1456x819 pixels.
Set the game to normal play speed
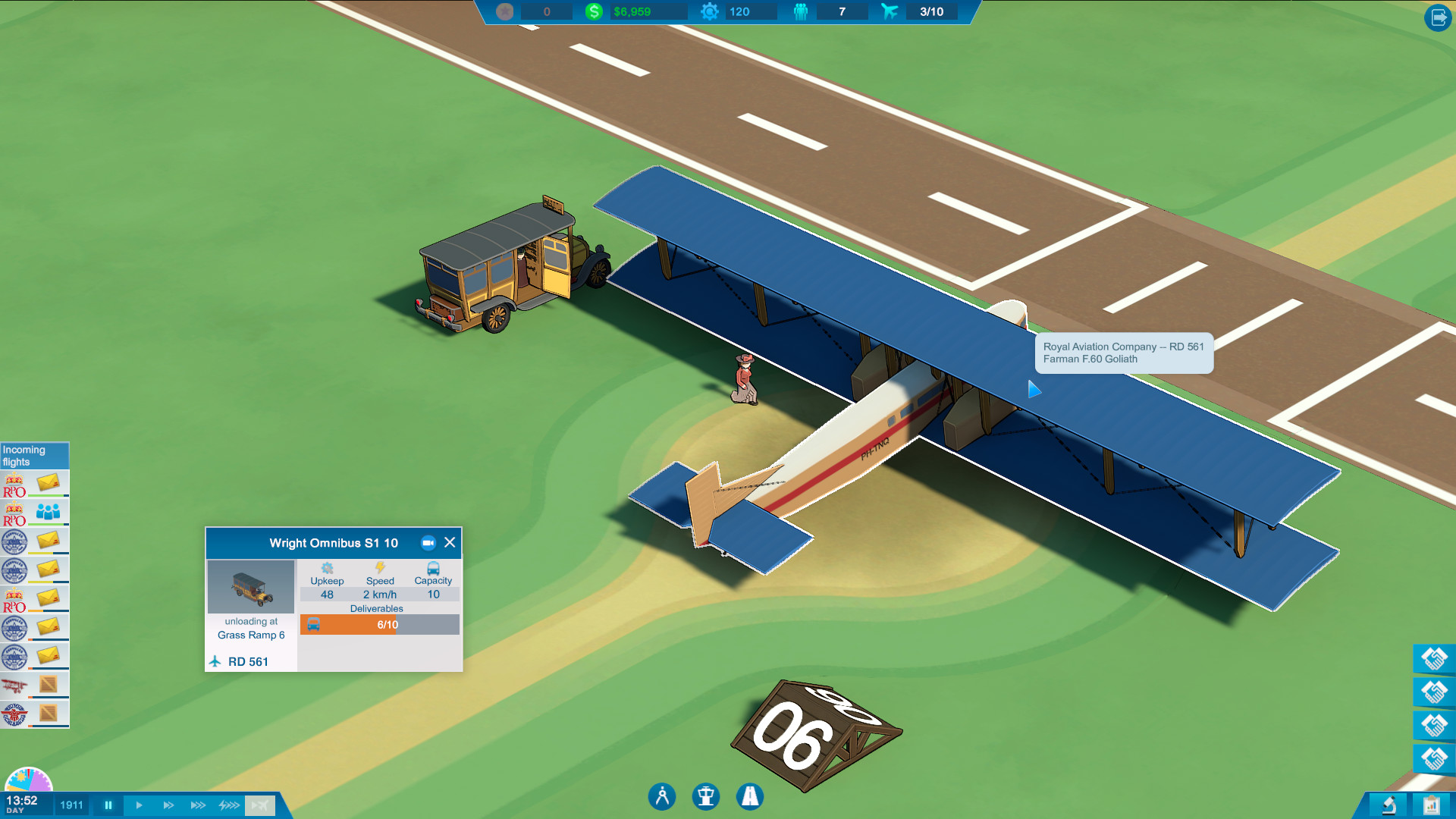click(139, 805)
